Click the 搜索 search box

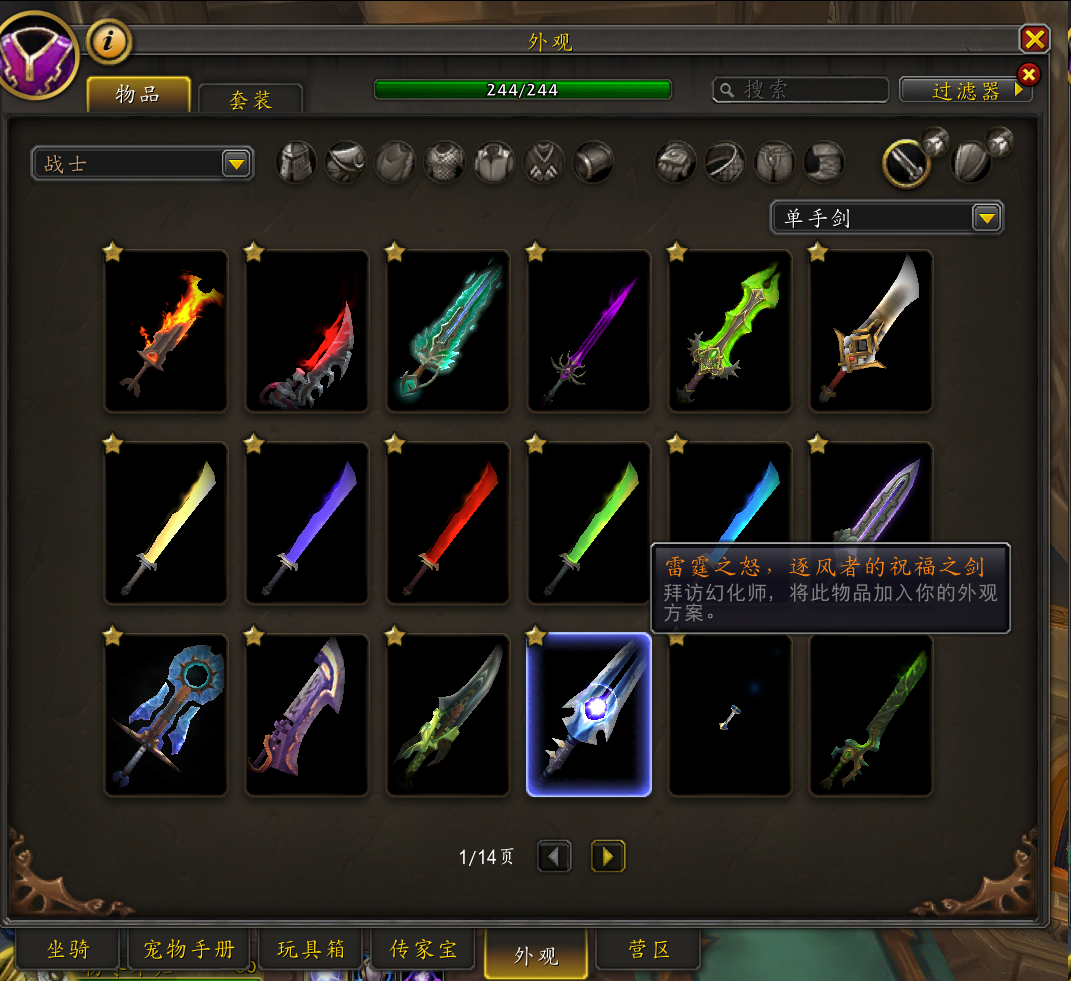pyautogui.click(x=800, y=90)
